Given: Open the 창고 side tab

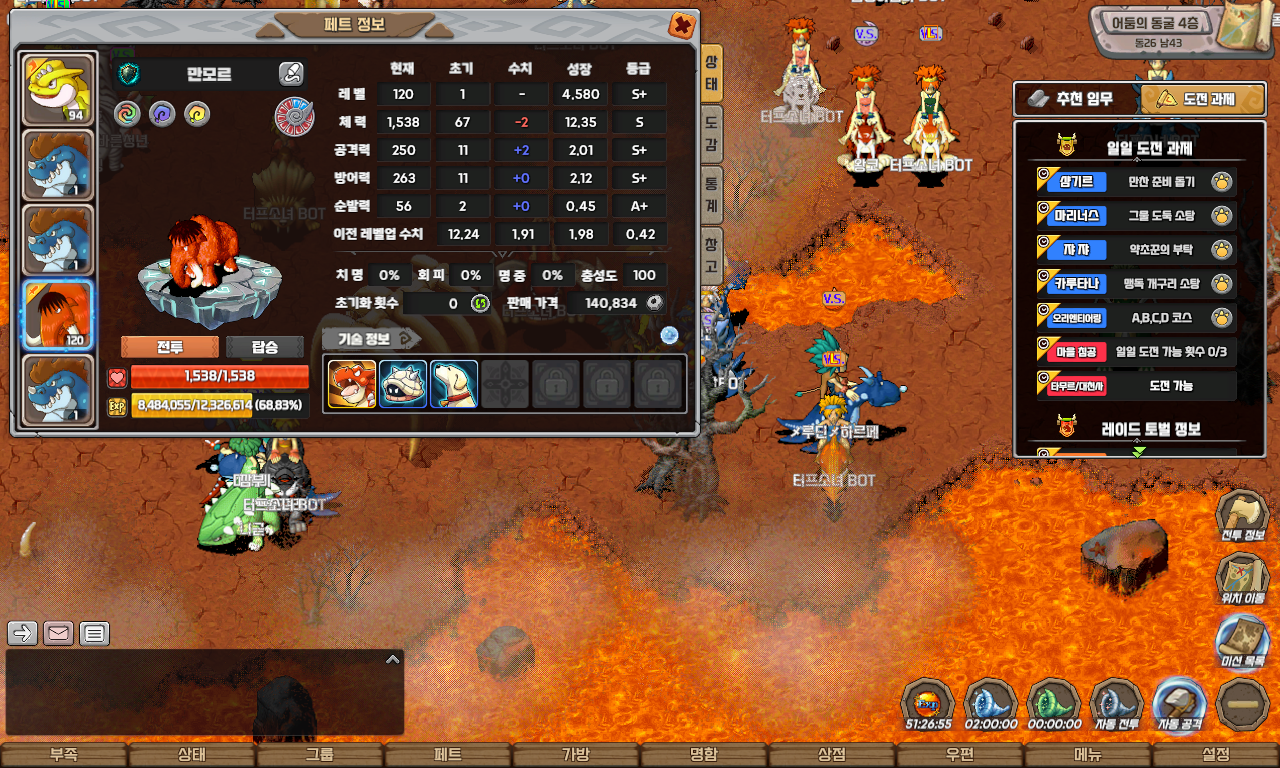Looking at the screenshot, I should 710,255.
